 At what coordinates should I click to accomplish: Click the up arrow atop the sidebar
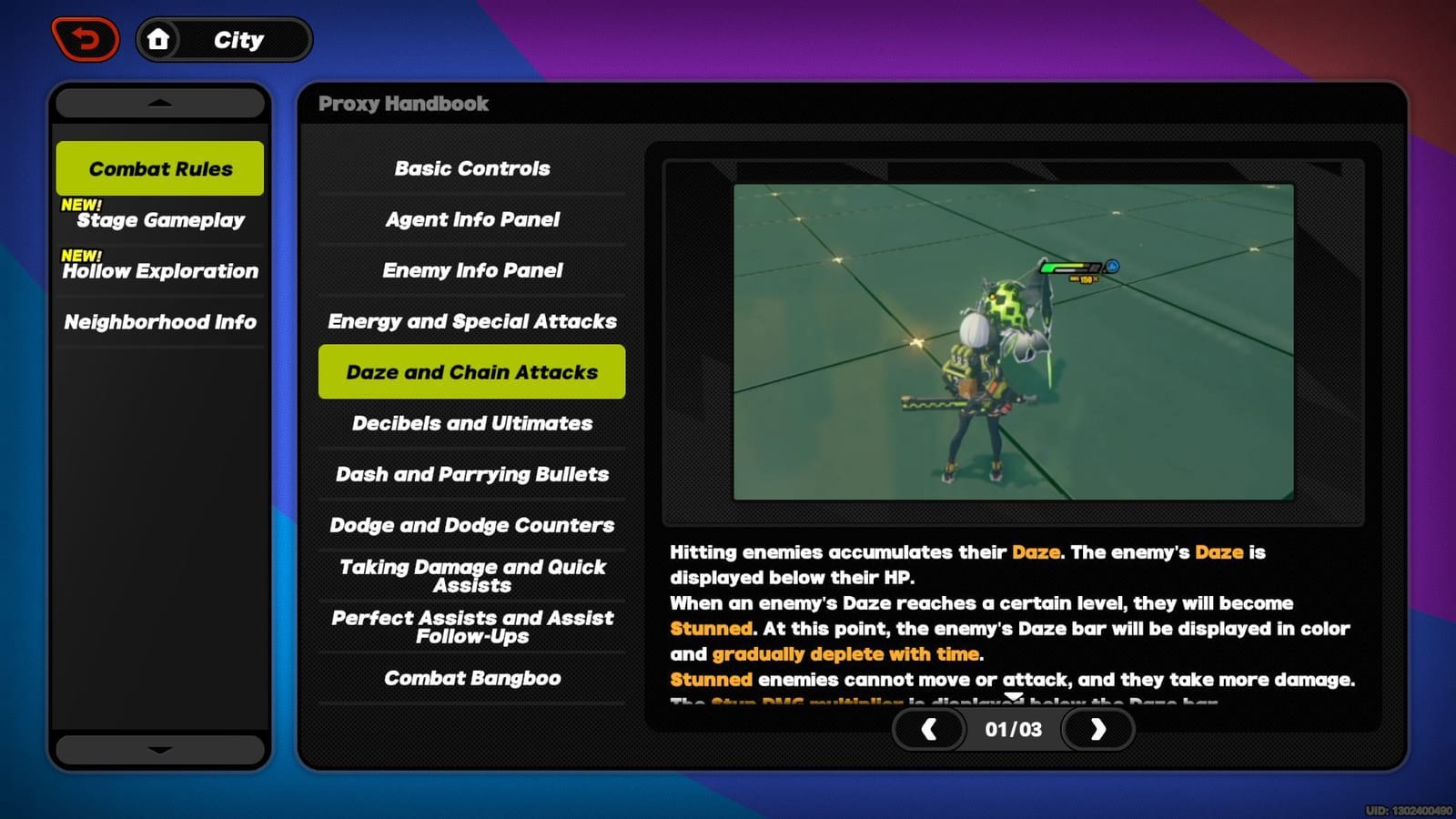point(160,102)
